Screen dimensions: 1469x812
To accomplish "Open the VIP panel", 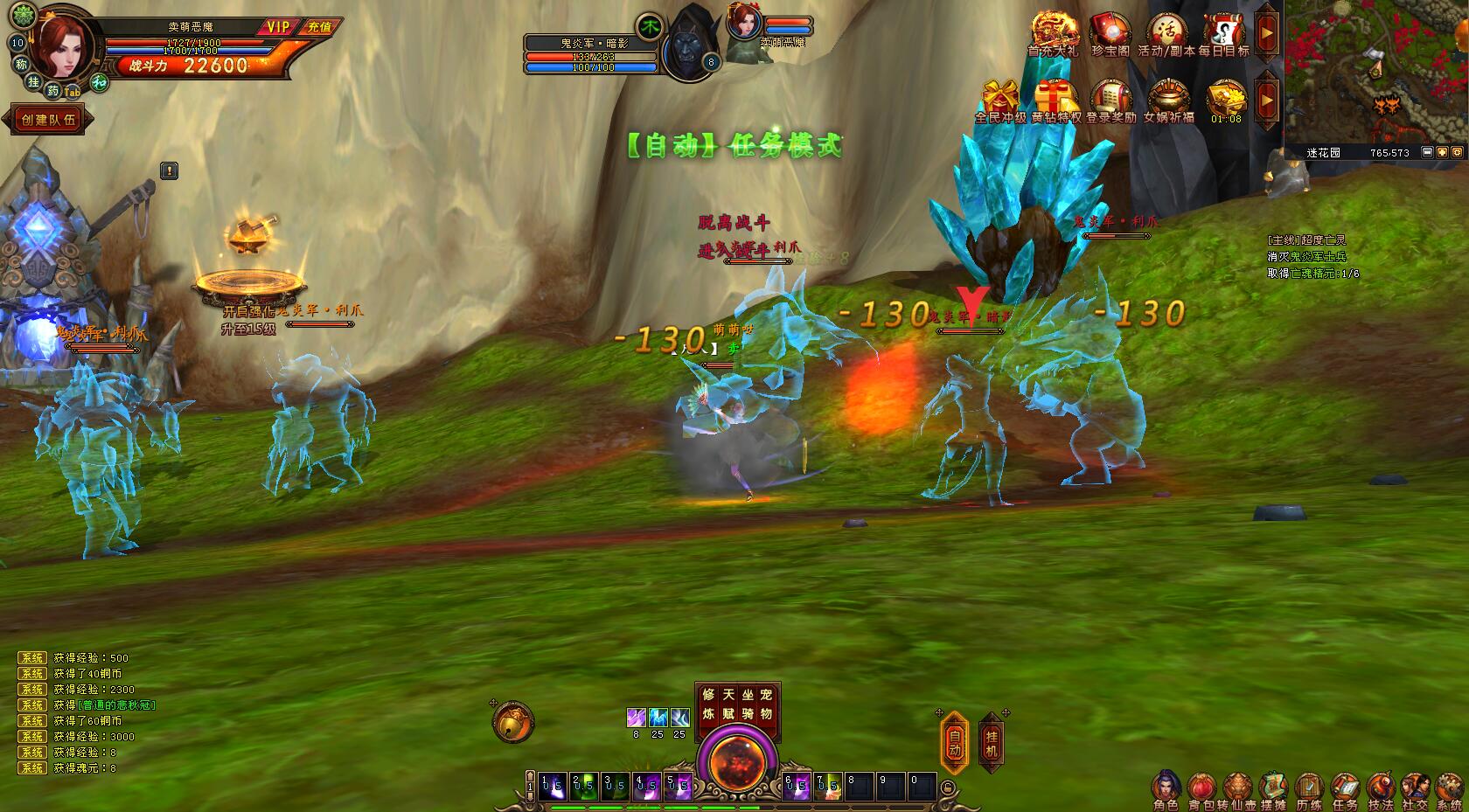I will pos(278,27).
